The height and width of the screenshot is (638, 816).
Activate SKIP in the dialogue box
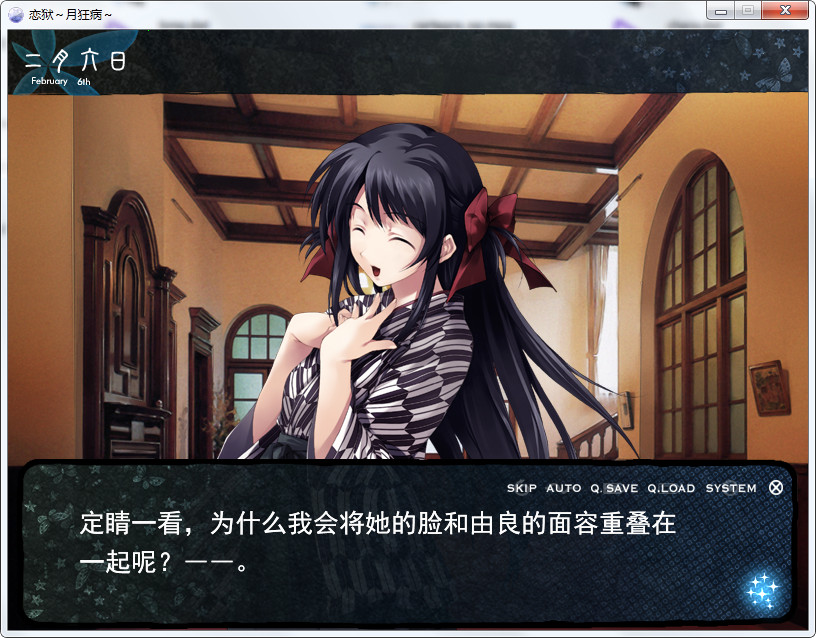(521, 489)
